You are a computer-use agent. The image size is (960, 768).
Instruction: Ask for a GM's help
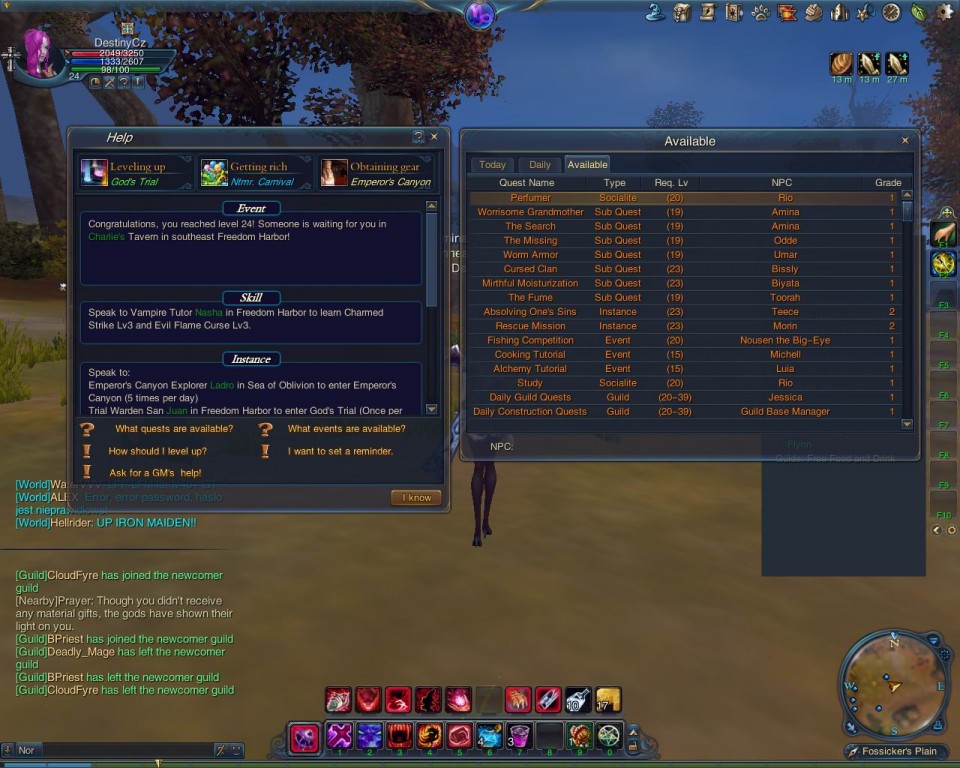tap(155, 473)
